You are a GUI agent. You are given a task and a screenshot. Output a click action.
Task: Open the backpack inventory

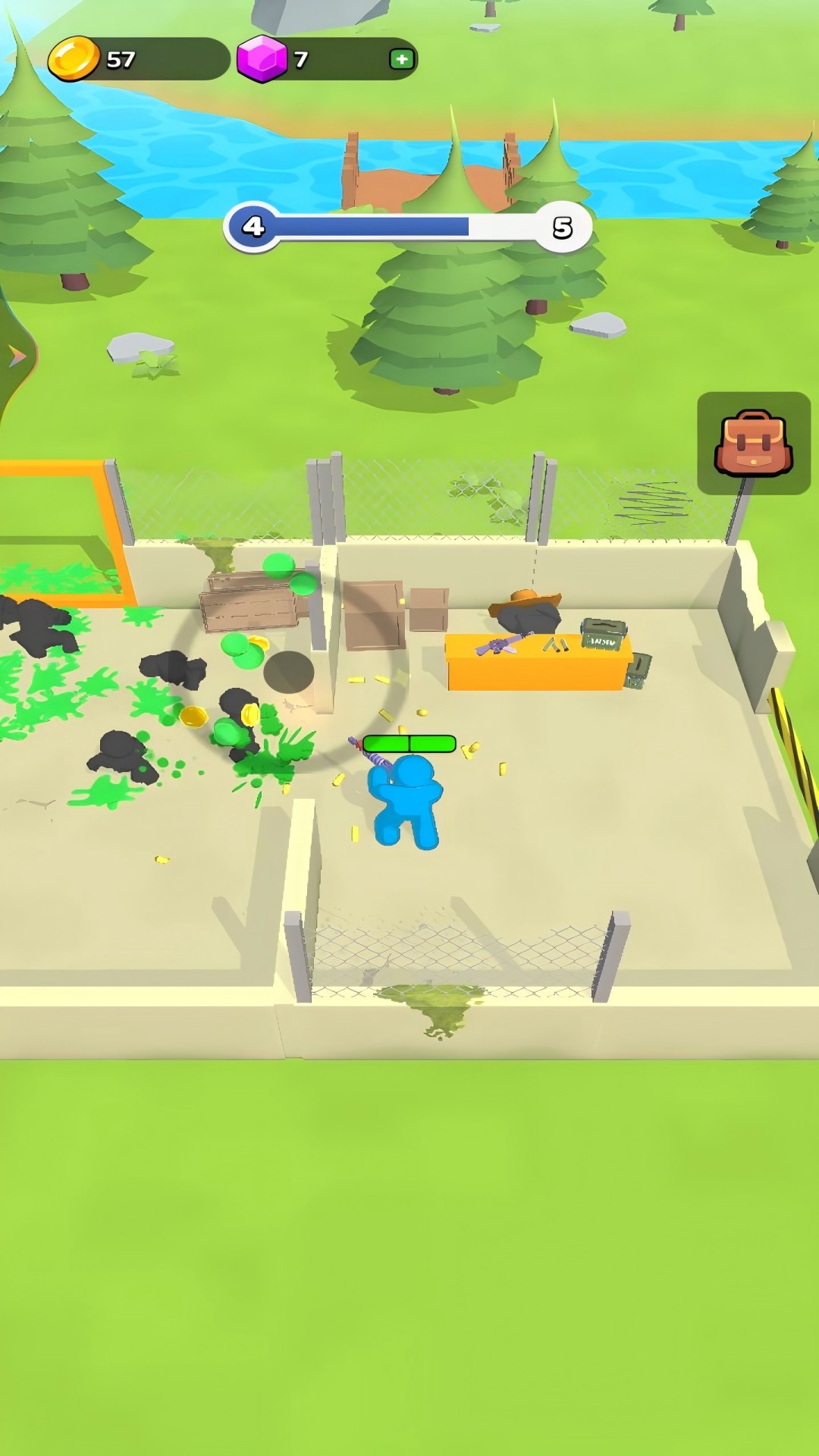[x=753, y=443]
